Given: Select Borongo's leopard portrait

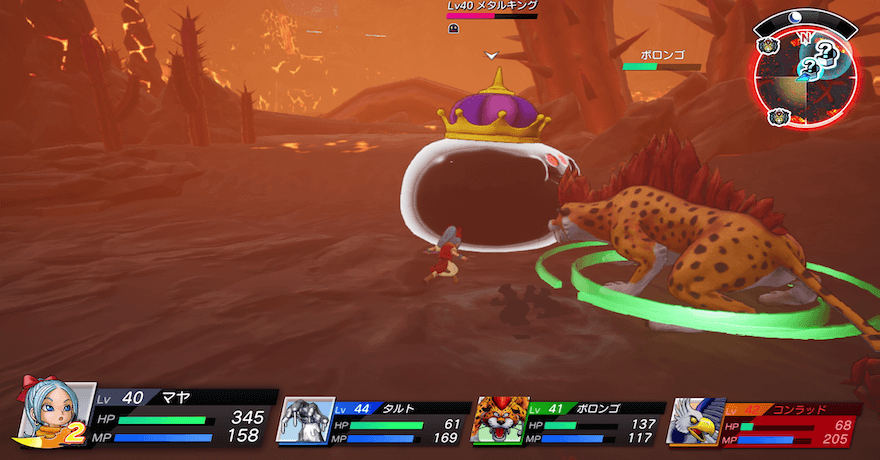Looking at the screenshot, I should click(500, 420).
